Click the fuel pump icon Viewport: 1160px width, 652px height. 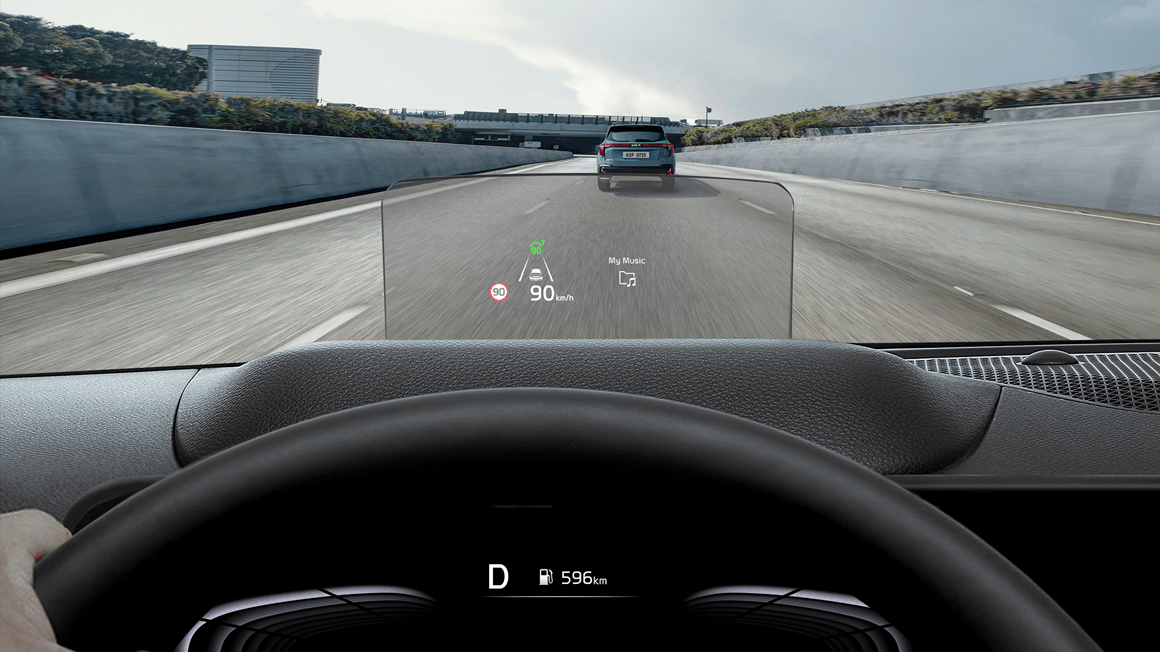(546, 577)
